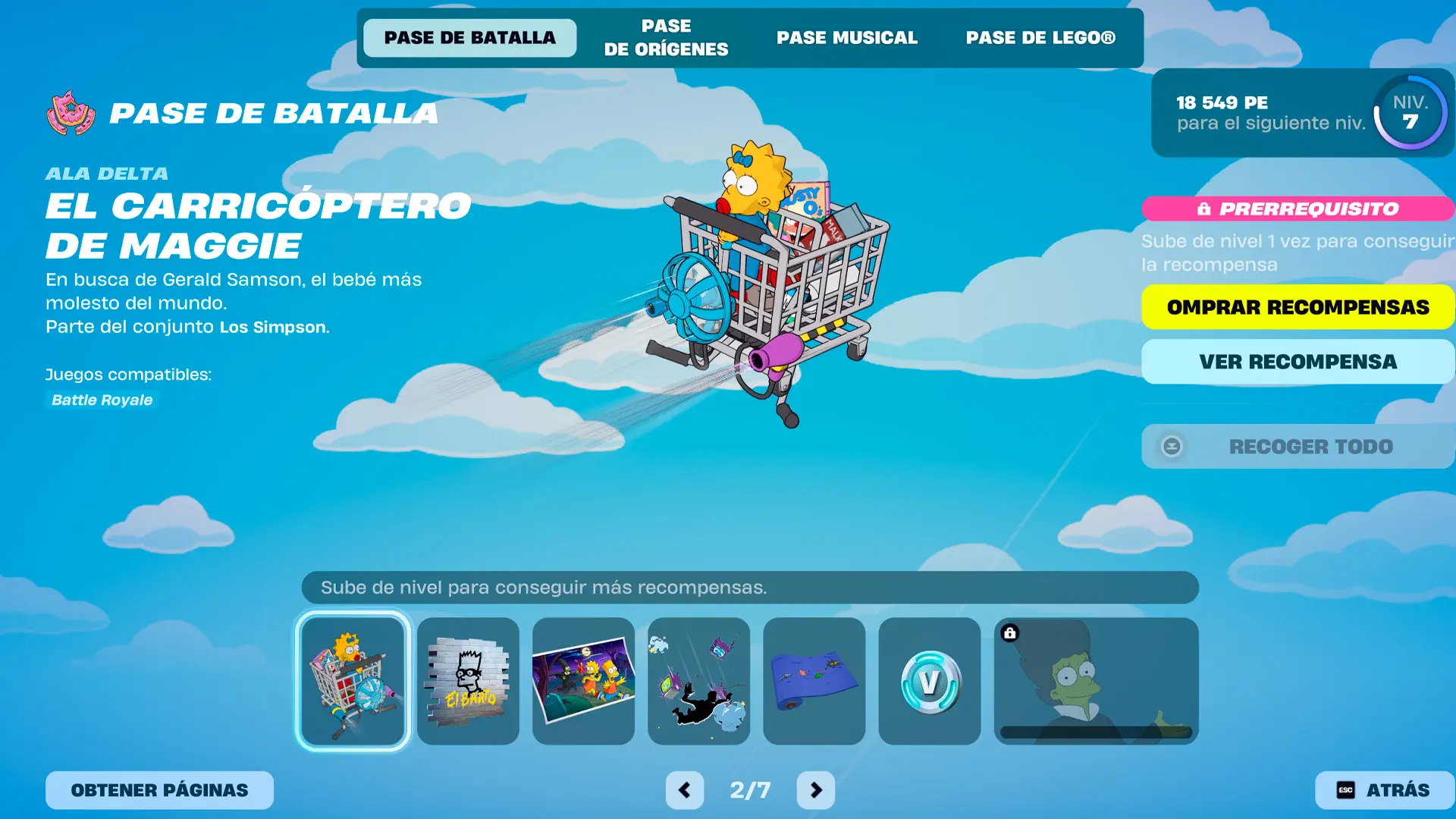The width and height of the screenshot is (1456, 819).
Task: Advance to the next rewards page
Action: pyautogui.click(x=815, y=790)
